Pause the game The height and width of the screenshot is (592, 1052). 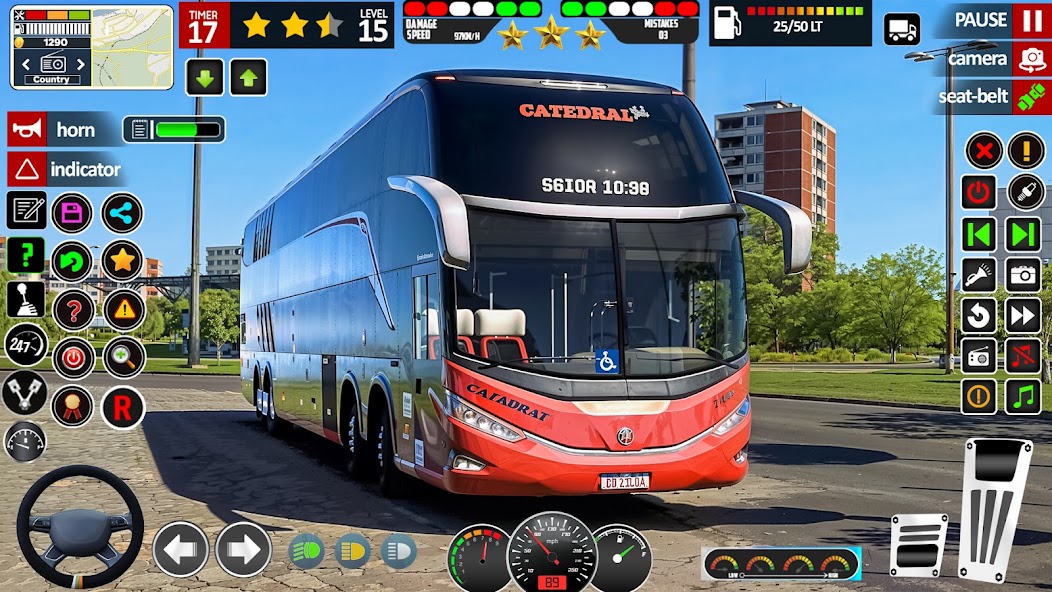pyautogui.click(x=1030, y=20)
